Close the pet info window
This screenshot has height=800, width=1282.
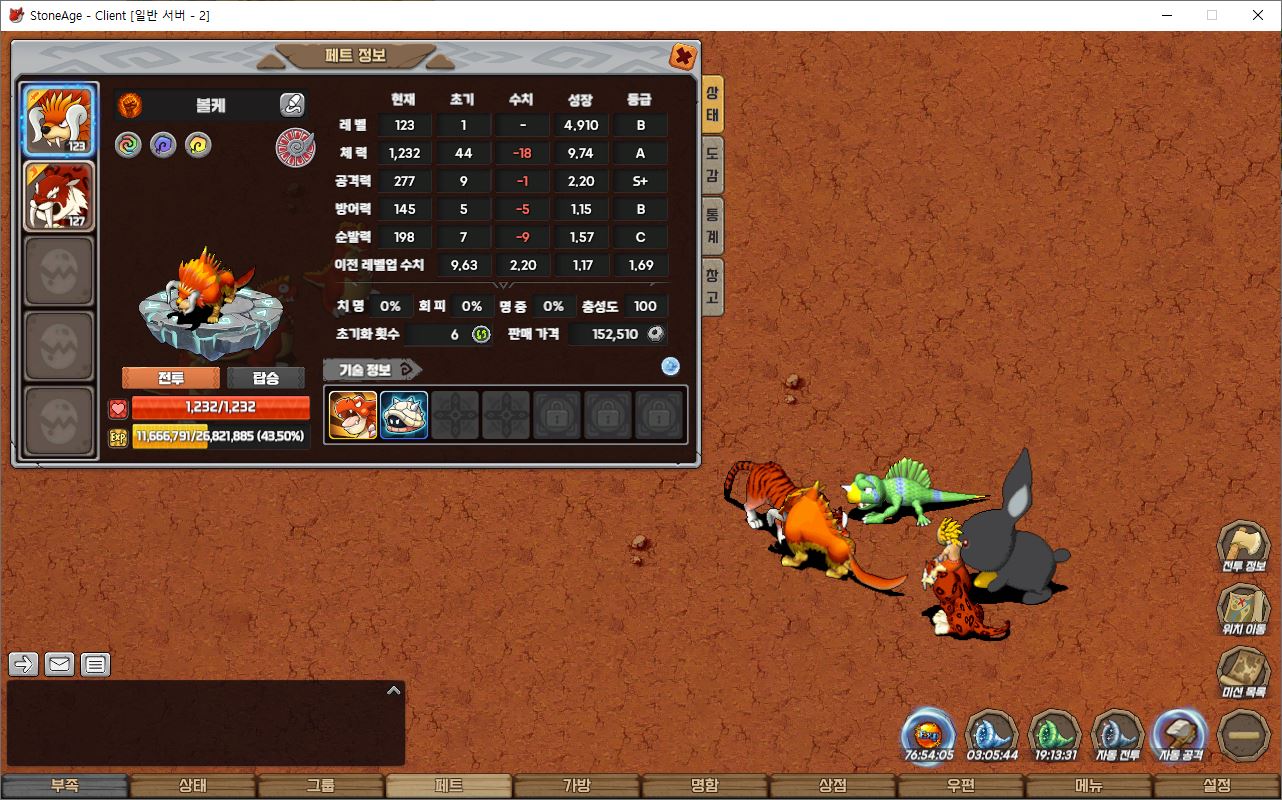683,56
